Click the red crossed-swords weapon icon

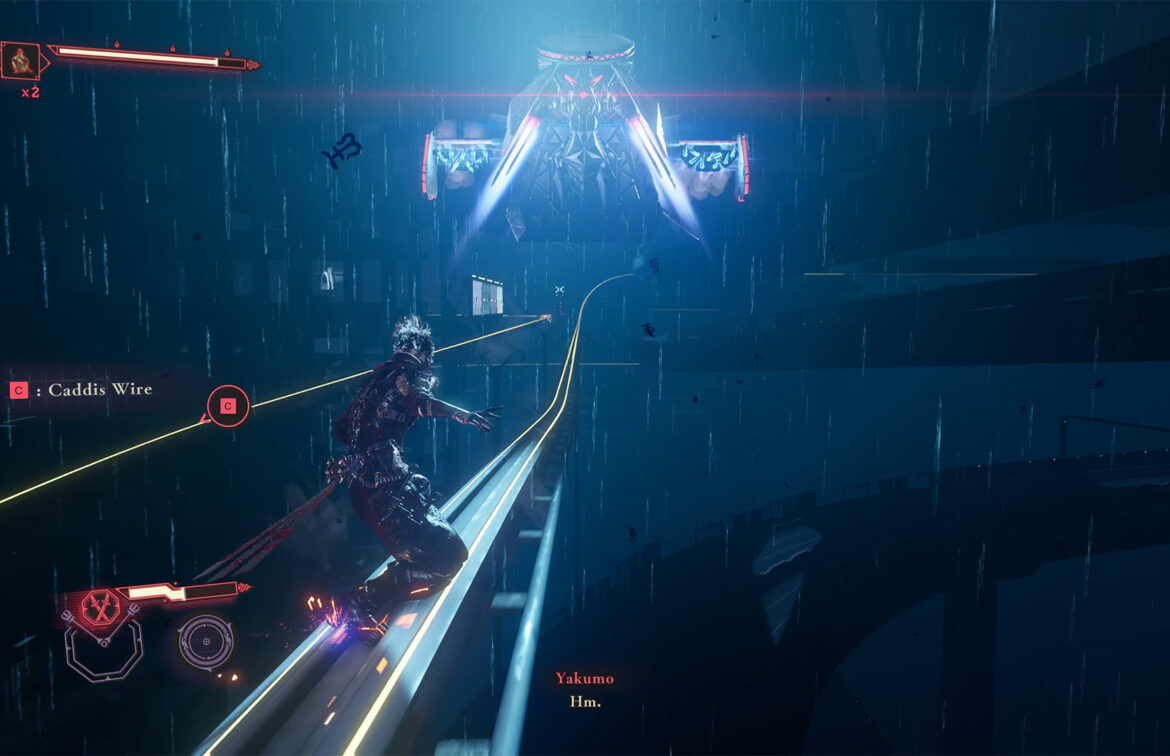point(100,606)
